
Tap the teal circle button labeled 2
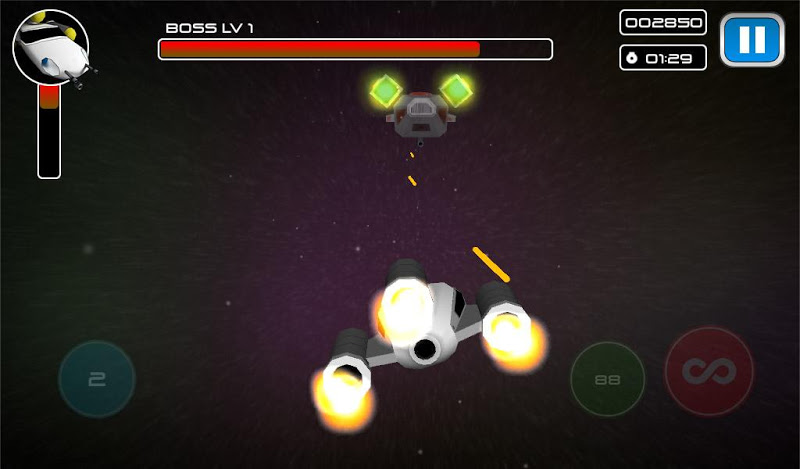tap(97, 379)
